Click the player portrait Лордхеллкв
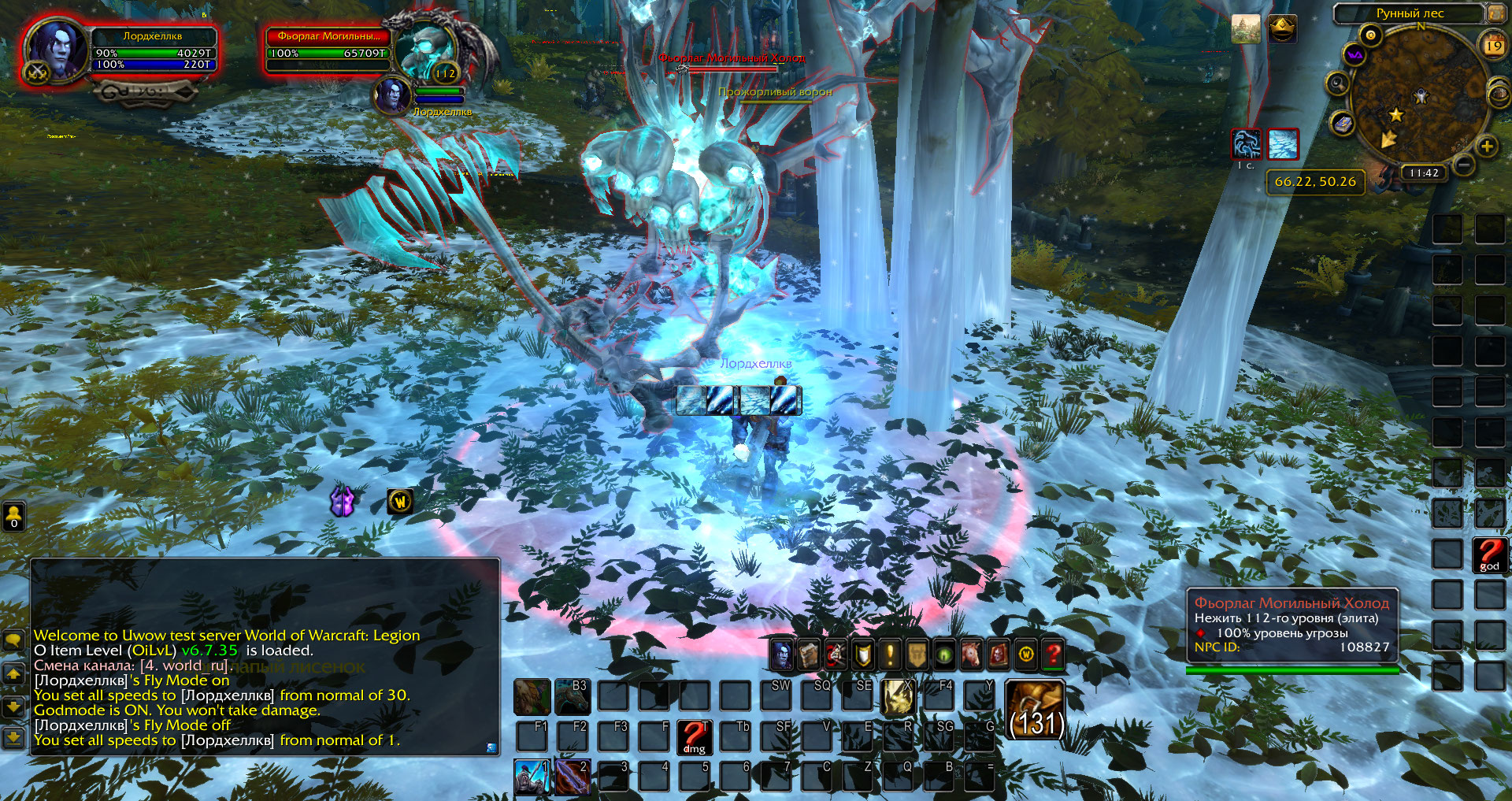 click(57, 49)
